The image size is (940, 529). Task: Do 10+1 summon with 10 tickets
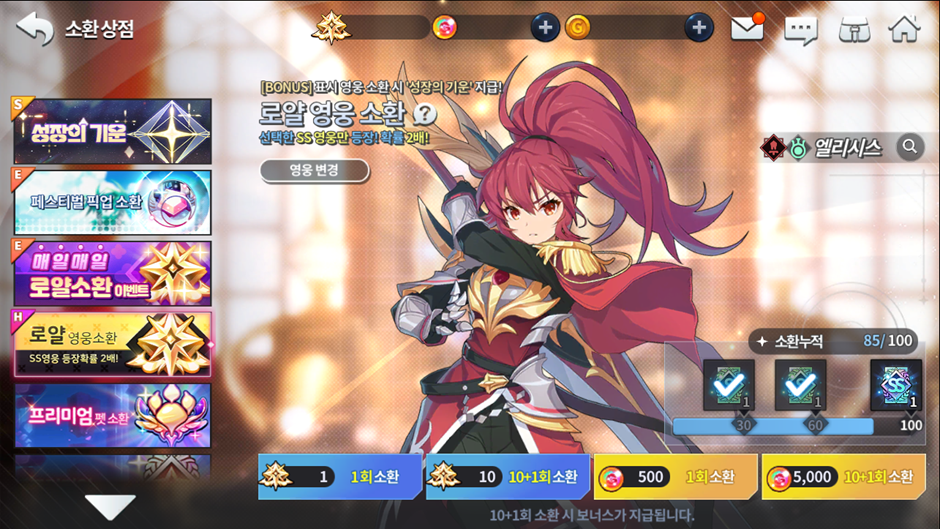[x=506, y=477]
